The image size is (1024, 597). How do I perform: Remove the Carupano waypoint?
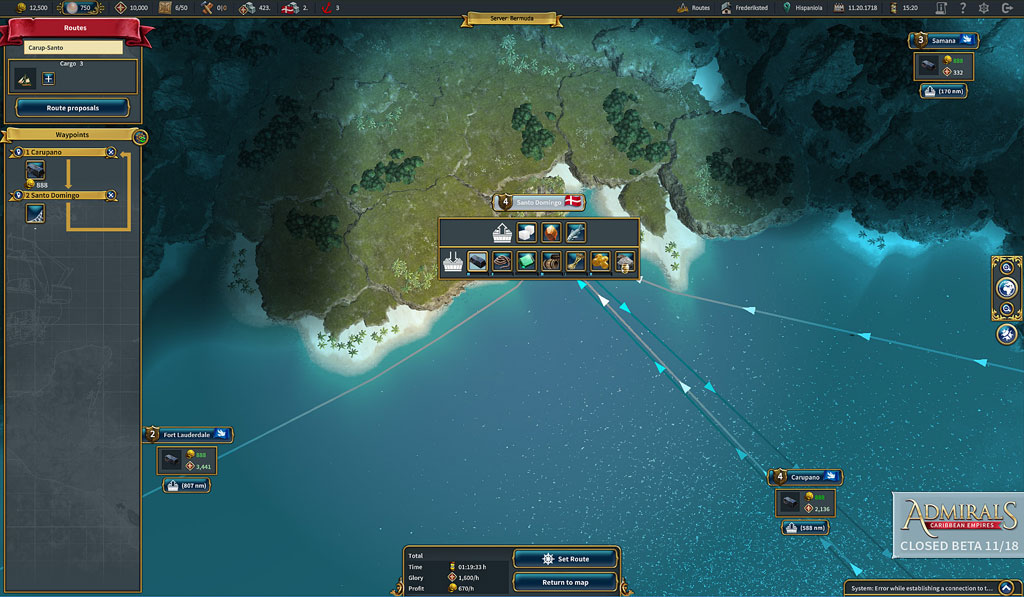111,152
